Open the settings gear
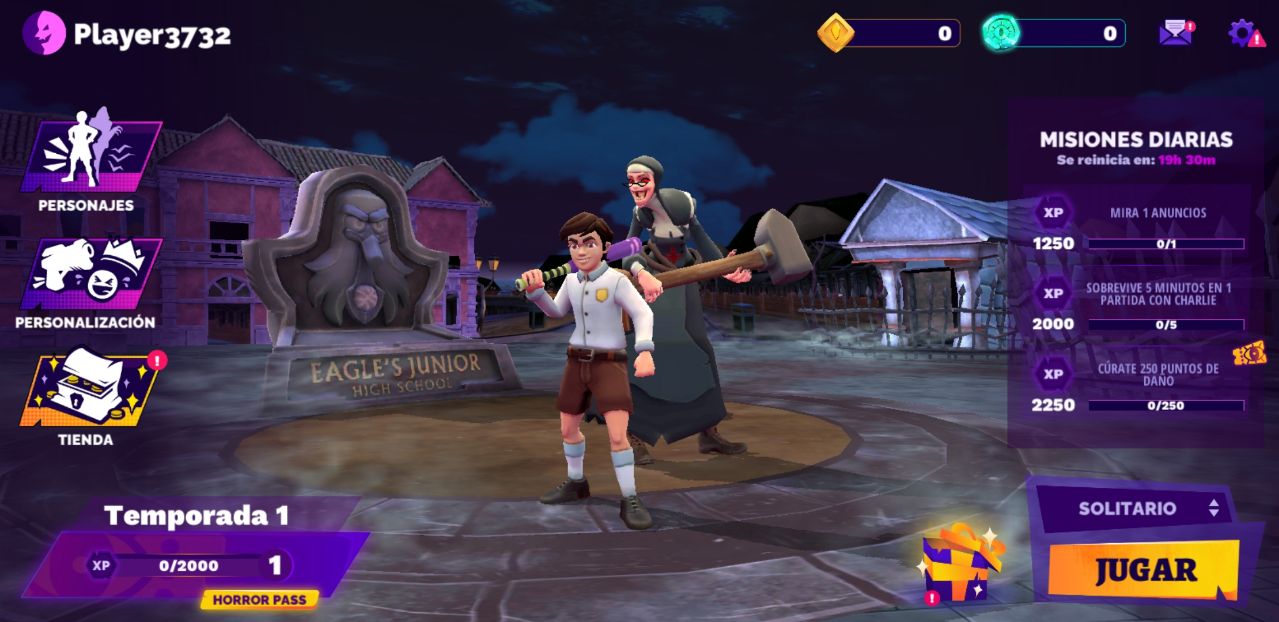 coord(1243,33)
